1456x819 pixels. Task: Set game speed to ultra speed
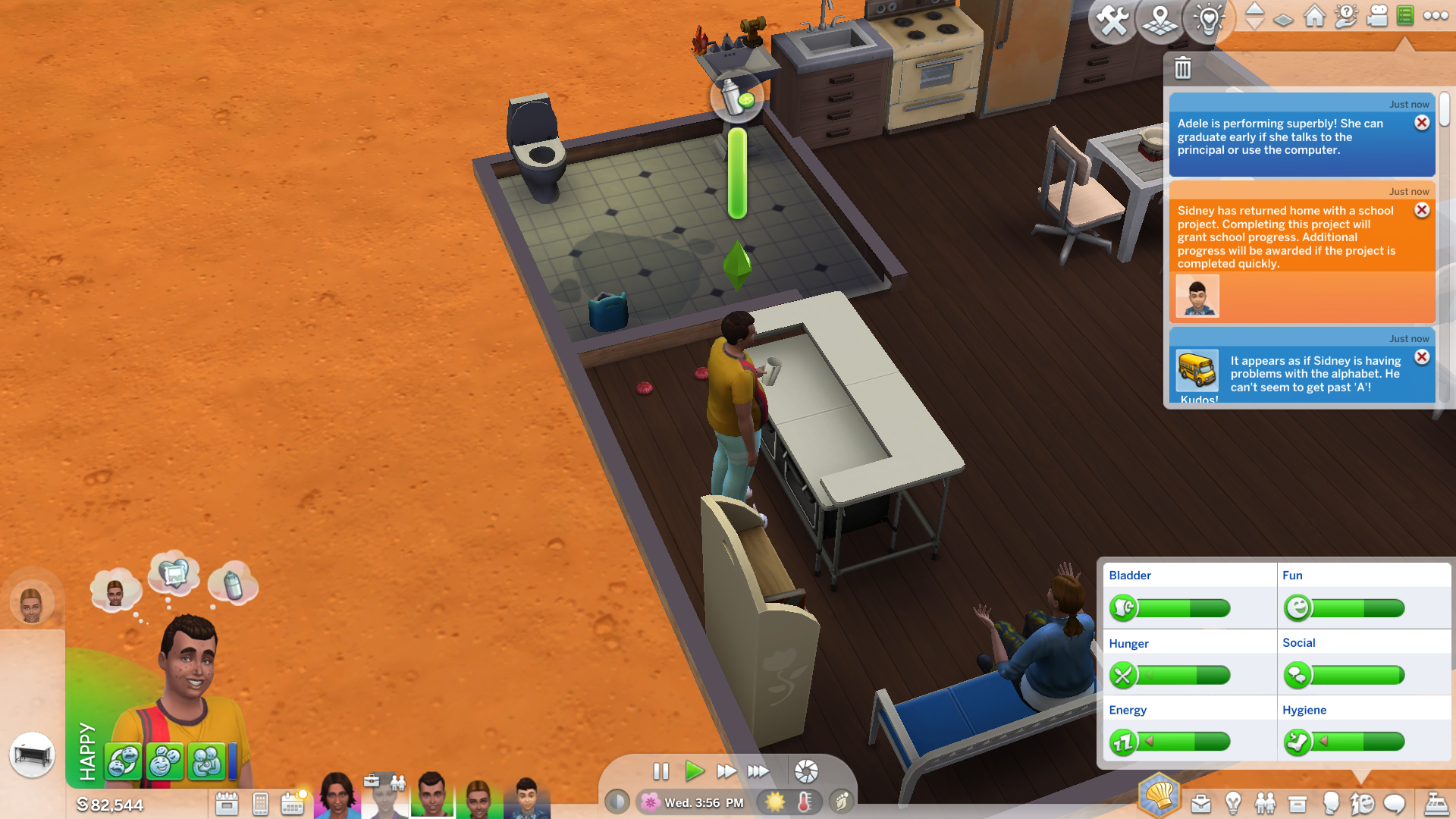point(758,771)
